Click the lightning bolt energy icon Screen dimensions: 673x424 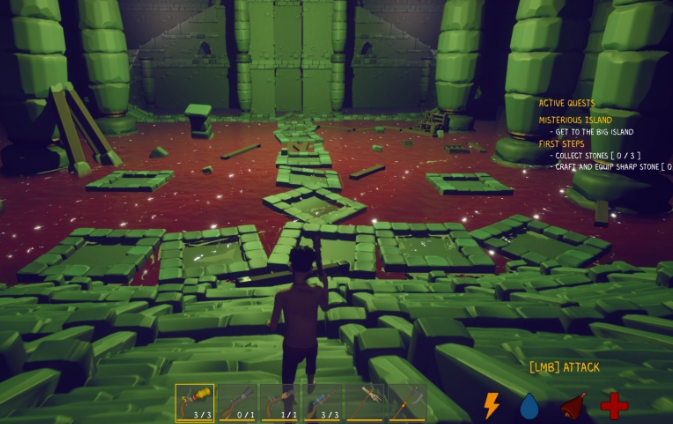491,405
